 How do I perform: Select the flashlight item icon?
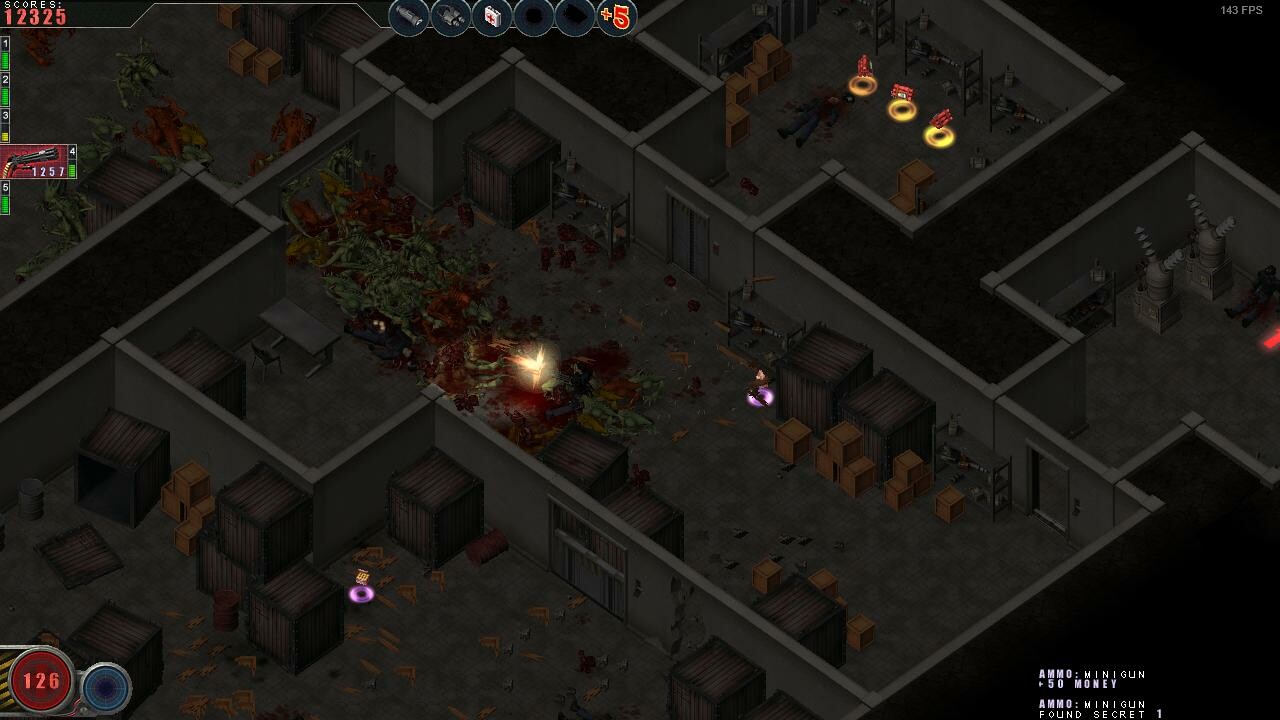[x=407, y=16]
